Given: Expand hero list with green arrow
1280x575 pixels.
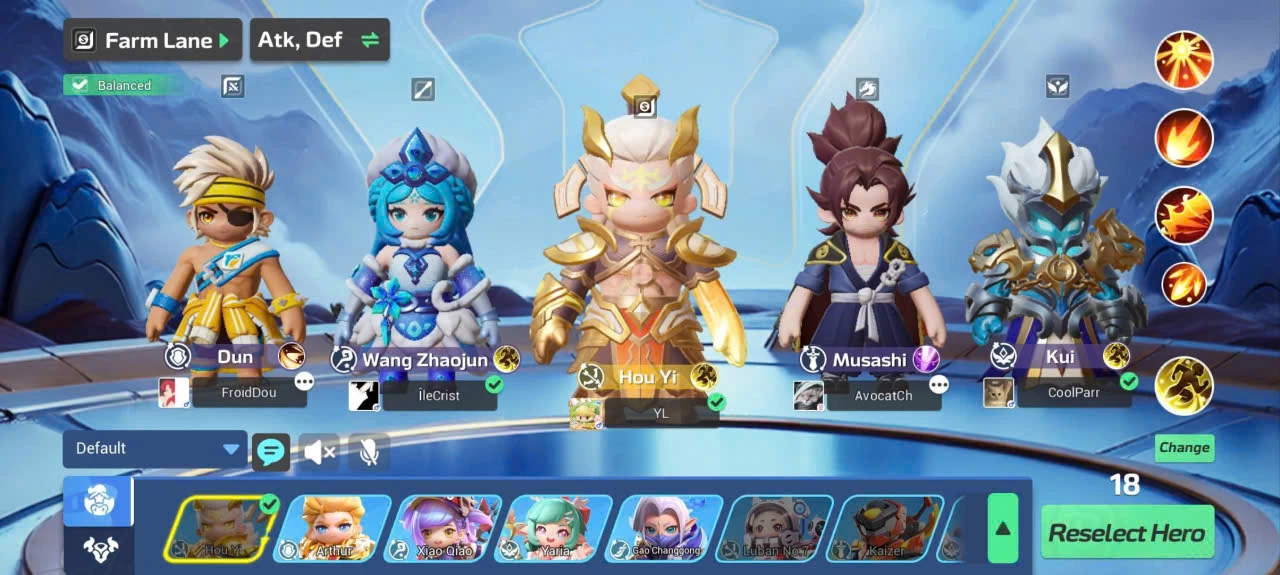Looking at the screenshot, I should coord(1002,528).
